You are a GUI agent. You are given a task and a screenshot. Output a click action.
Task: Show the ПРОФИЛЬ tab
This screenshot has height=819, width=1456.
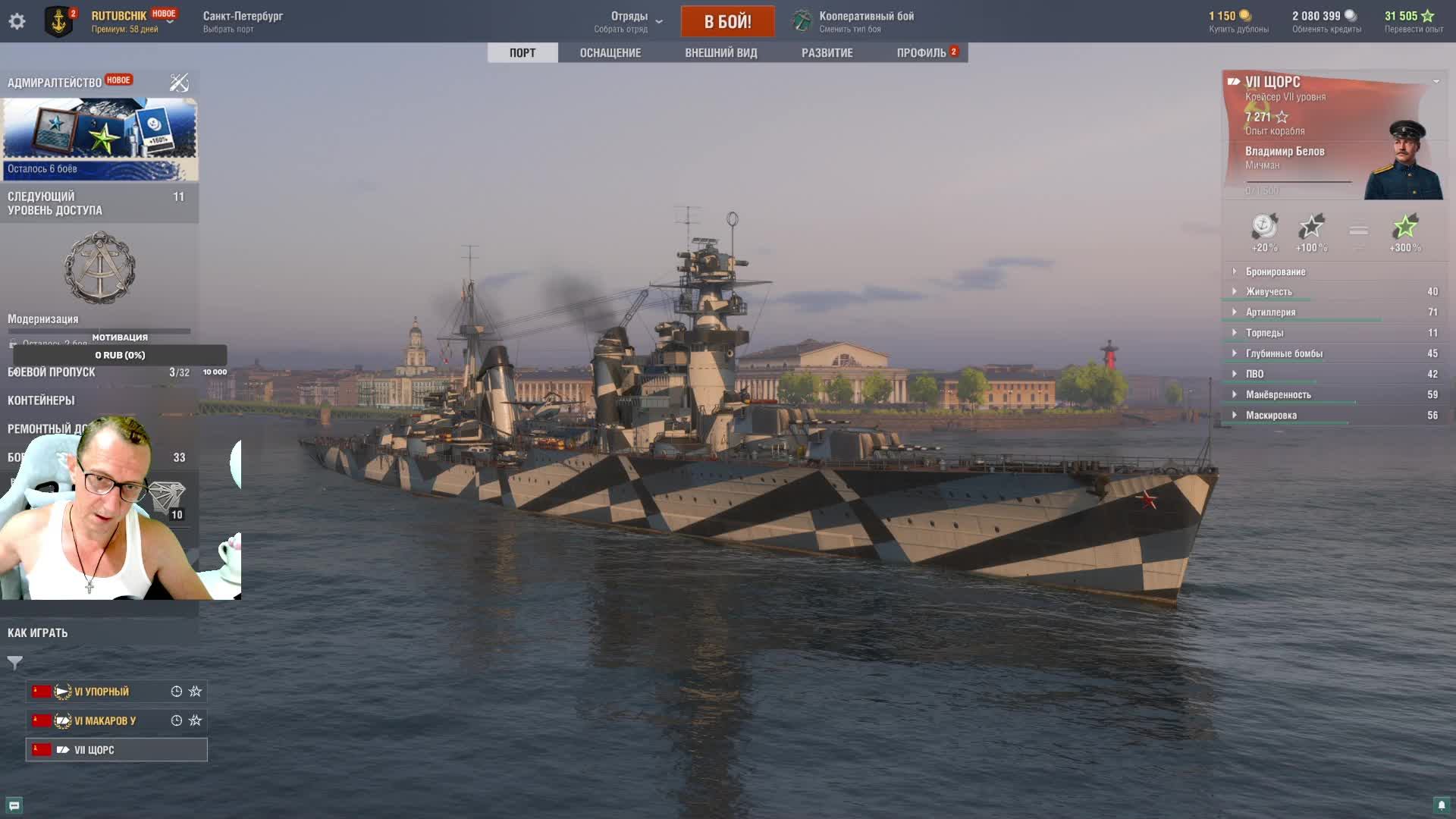921,52
